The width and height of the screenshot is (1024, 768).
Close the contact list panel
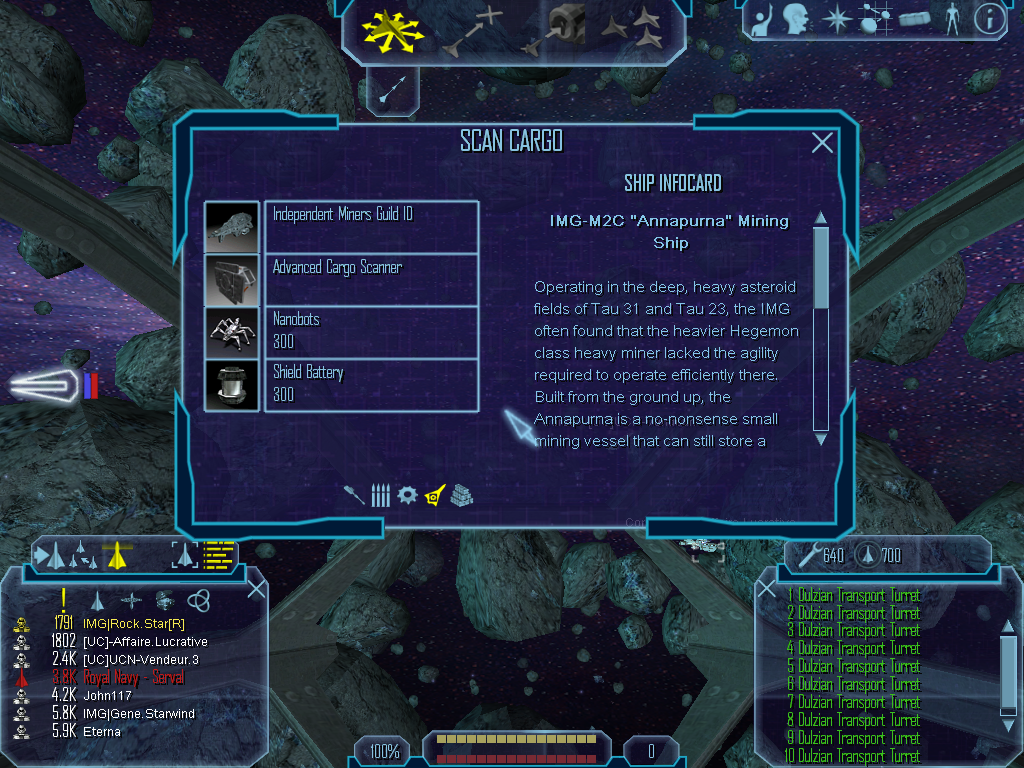[256, 589]
